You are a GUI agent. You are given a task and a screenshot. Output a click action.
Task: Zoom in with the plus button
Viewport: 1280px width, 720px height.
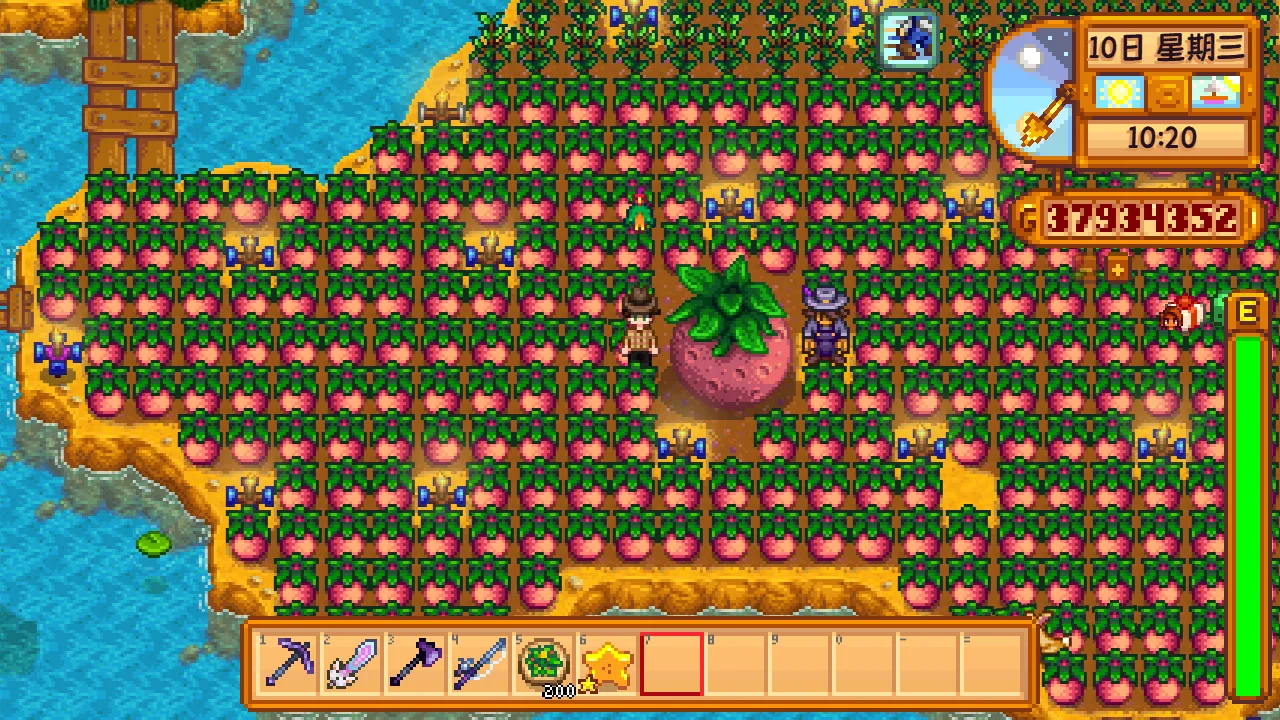point(1117,268)
